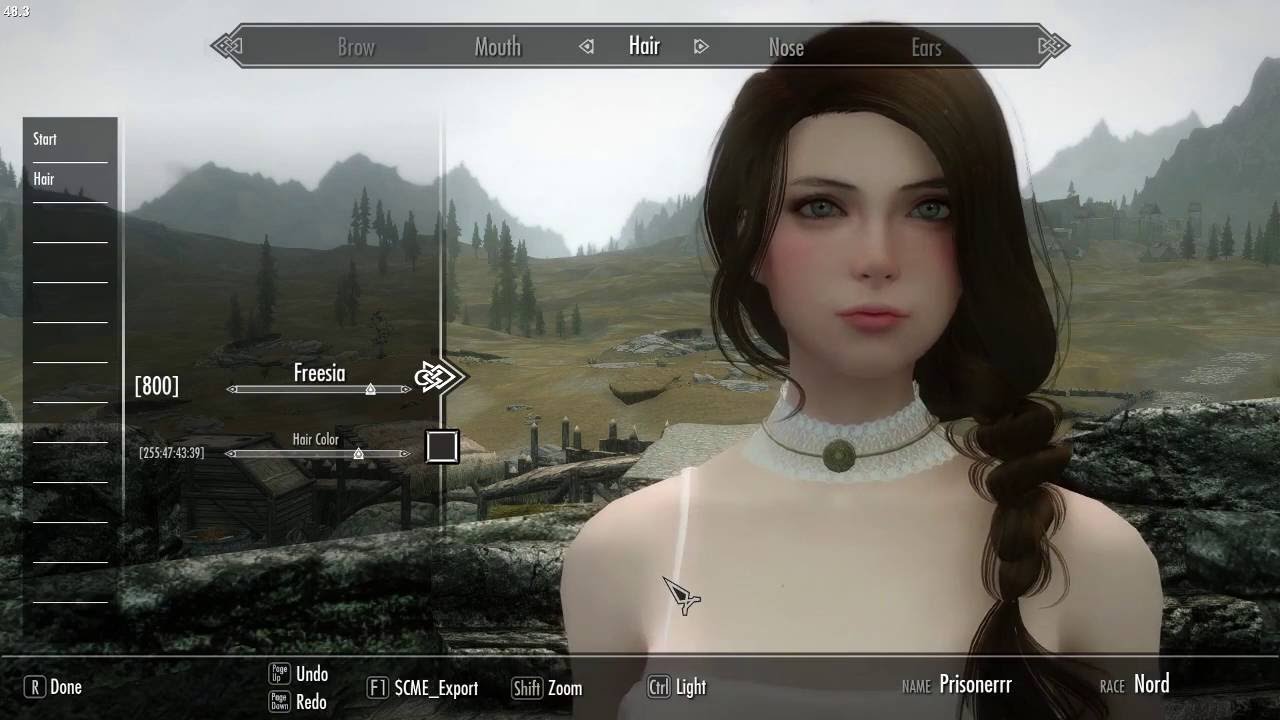1280x720 pixels.
Task: Switch to the Brow category tab
Action: pos(356,47)
